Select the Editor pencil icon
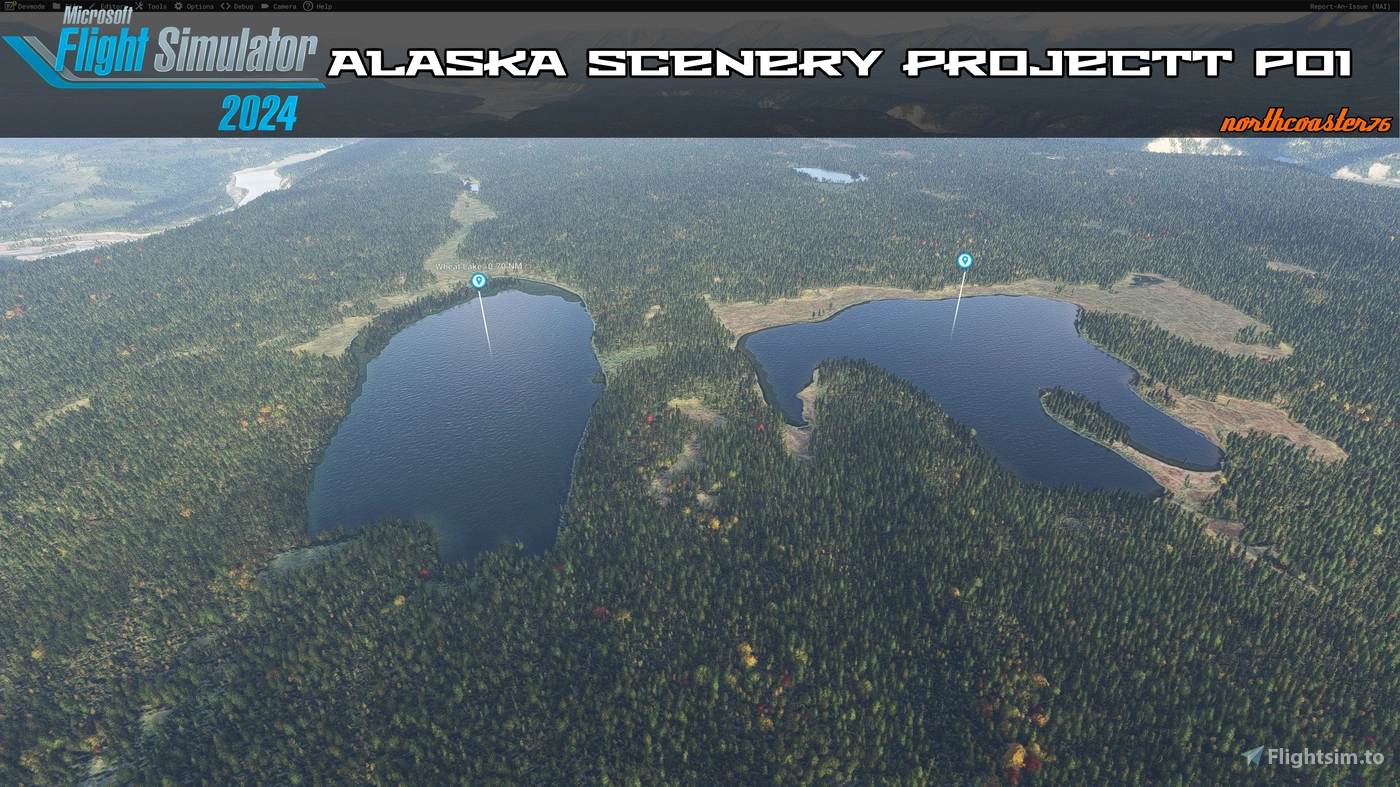 pyautogui.click(x=90, y=6)
